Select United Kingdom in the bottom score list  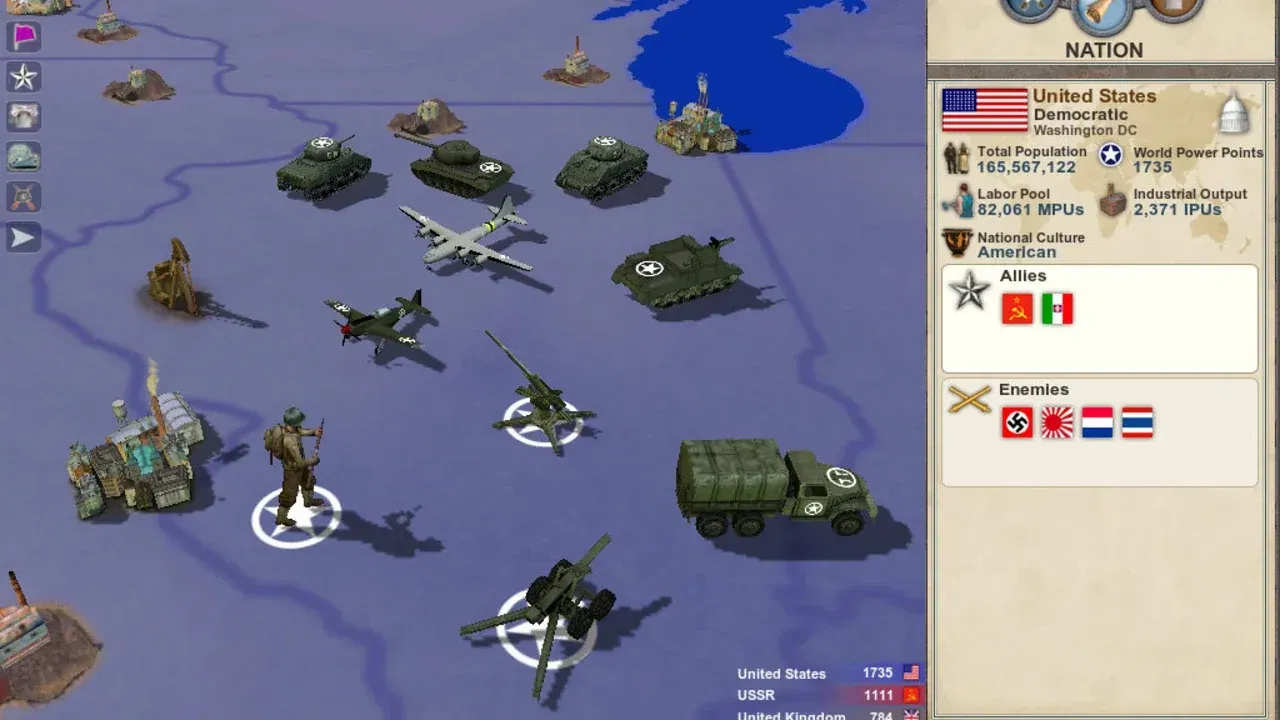point(793,715)
